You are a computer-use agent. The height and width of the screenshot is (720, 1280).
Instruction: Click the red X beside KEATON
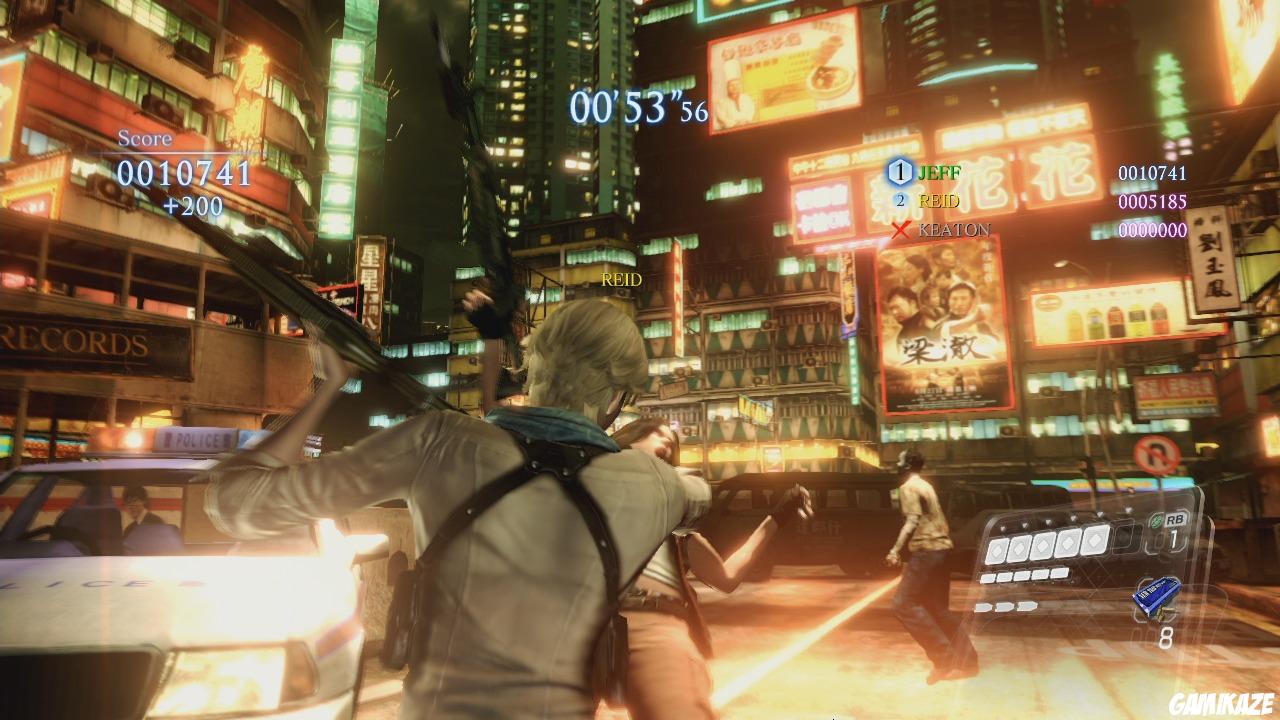pyautogui.click(x=900, y=232)
